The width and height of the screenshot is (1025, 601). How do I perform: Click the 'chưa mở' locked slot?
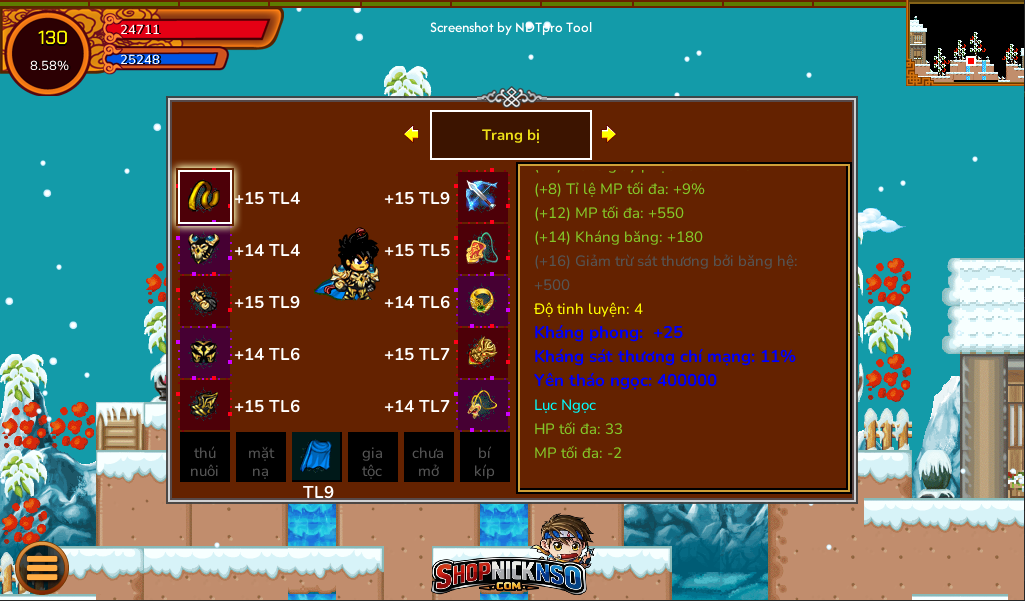428,458
